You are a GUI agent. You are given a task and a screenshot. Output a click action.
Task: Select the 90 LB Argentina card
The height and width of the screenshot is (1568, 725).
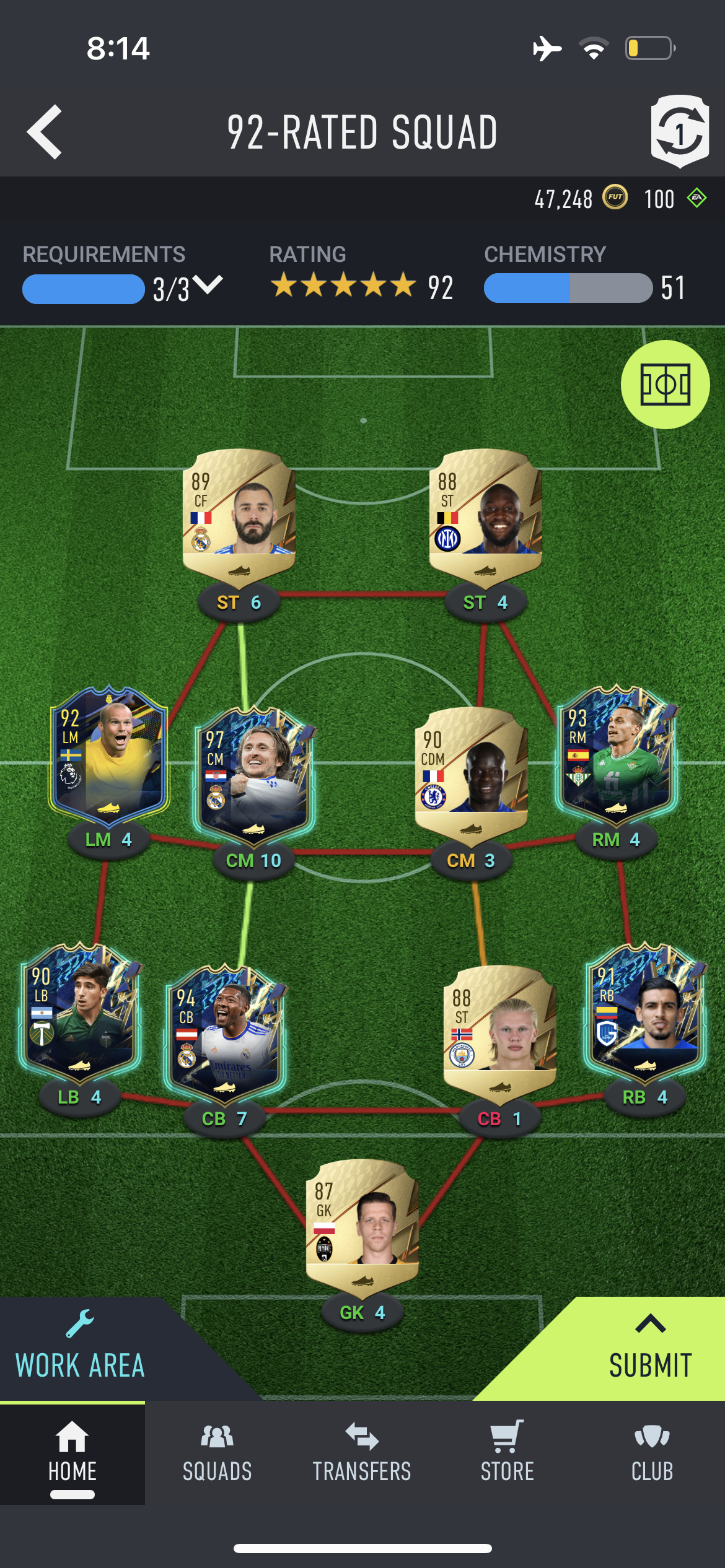(x=80, y=1012)
